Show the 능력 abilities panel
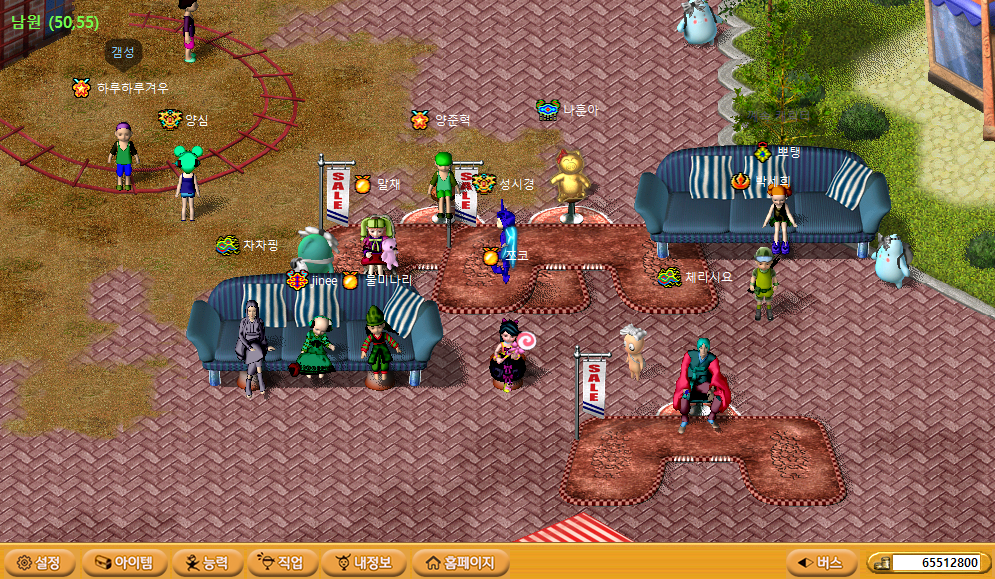The width and height of the screenshot is (995, 579). tap(207, 563)
